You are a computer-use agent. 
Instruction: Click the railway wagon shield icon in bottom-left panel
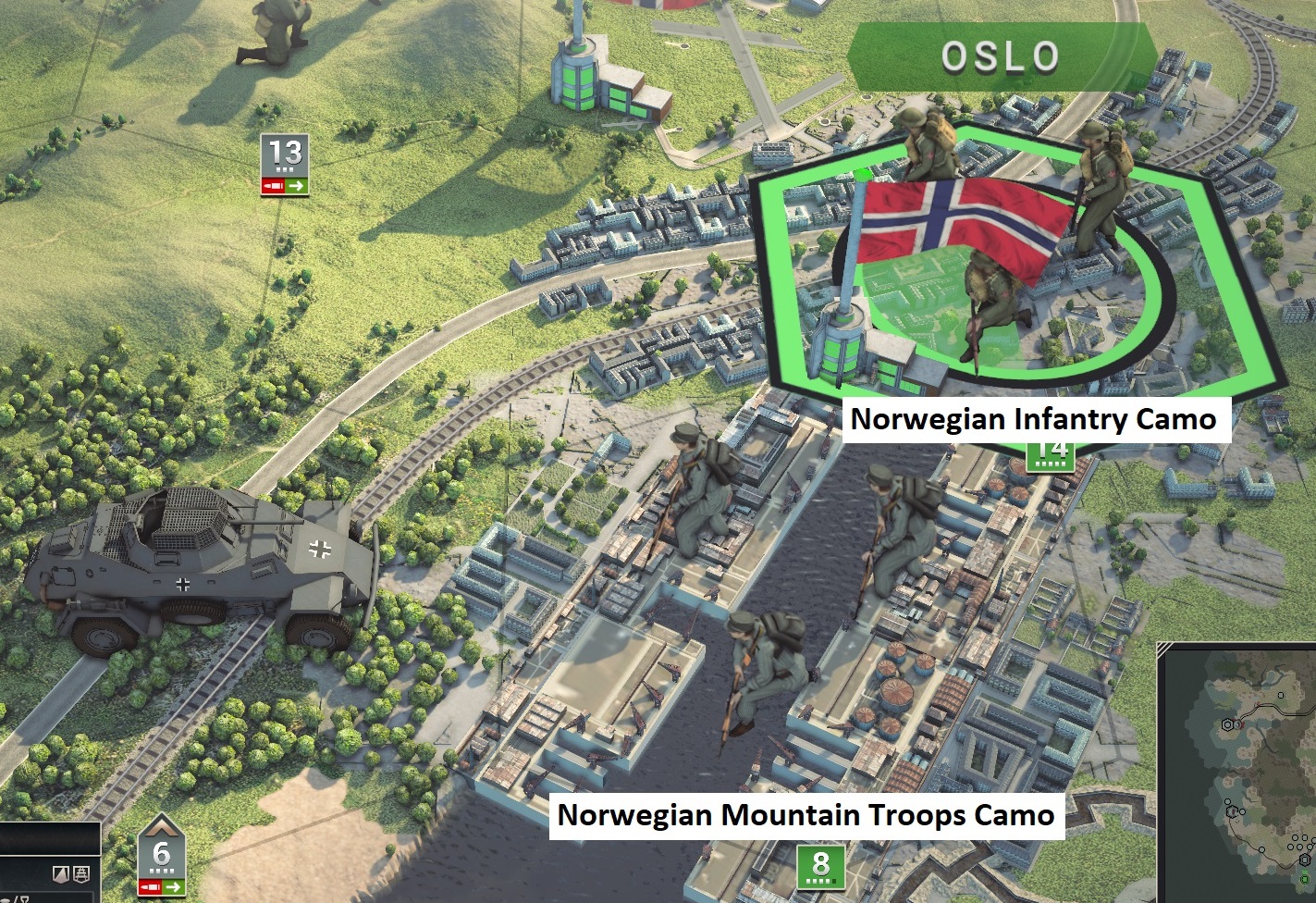pyautogui.click(x=80, y=873)
